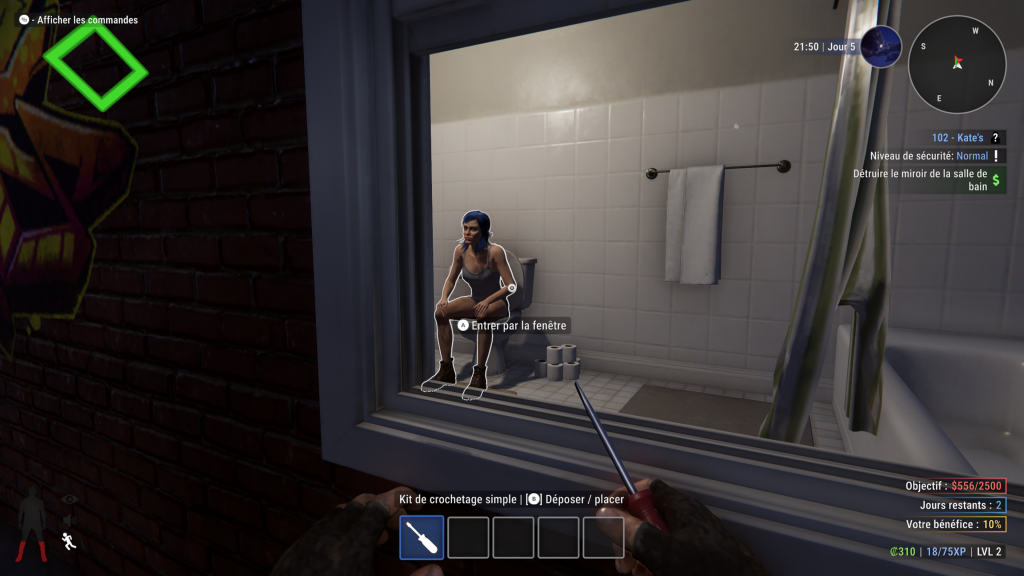Click the compass minimap
1024x576 pixels.
957,63
